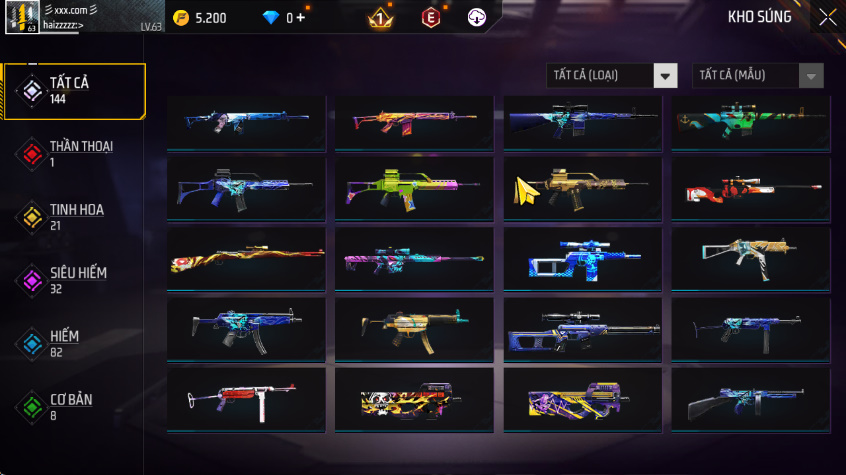
Task: Pick the red and white MP40 skin
Action: pos(246,400)
